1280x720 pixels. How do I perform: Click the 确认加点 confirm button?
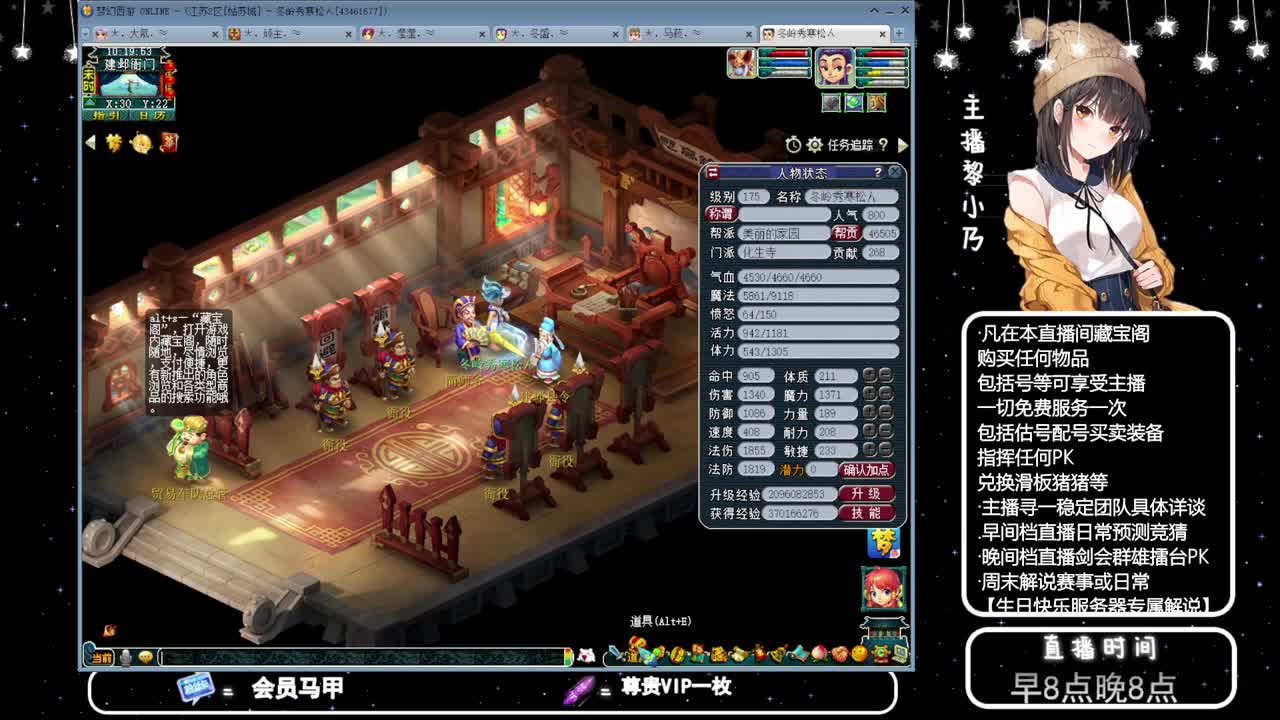tap(866, 470)
